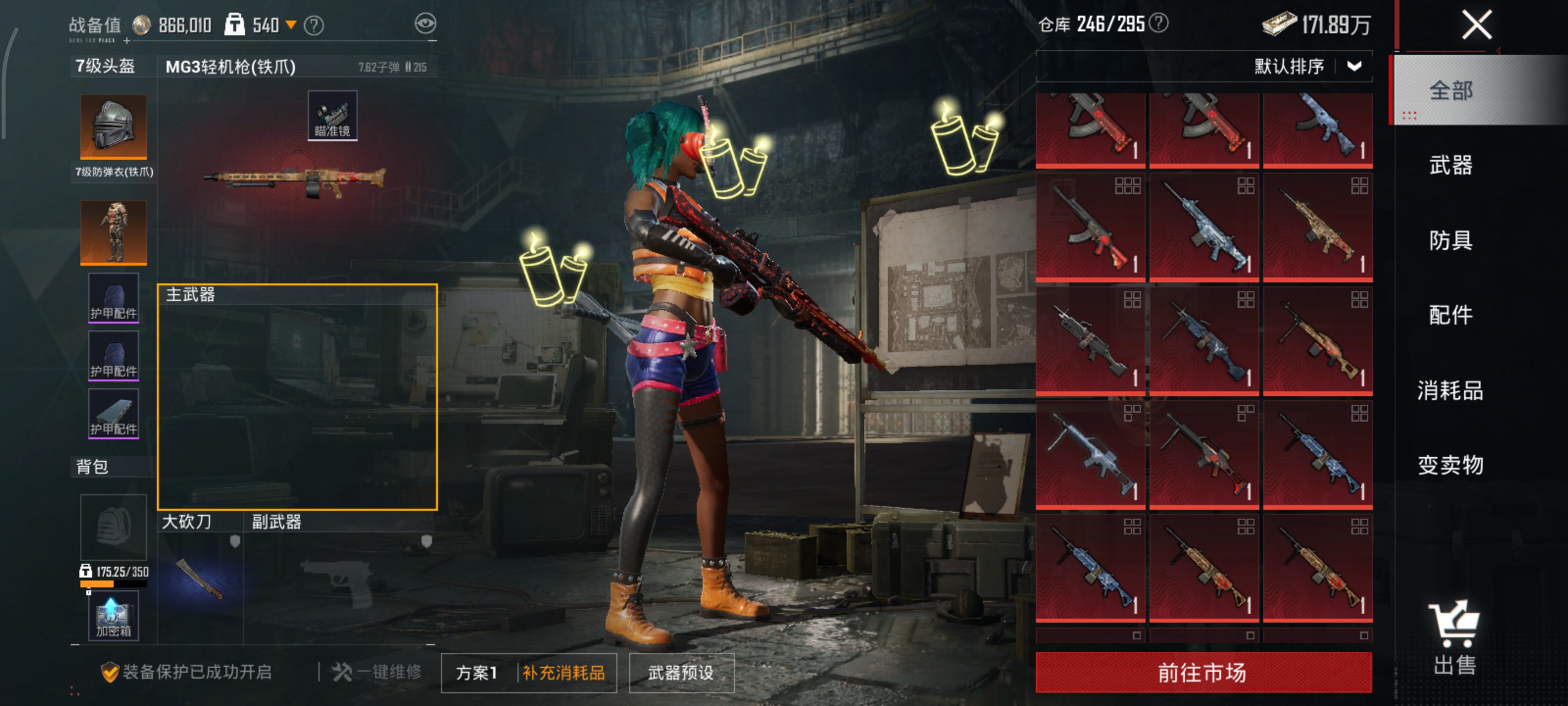Viewport: 1568px width, 706px height.
Task: Select the 防具 armor category
Action: coord(1450,241)
